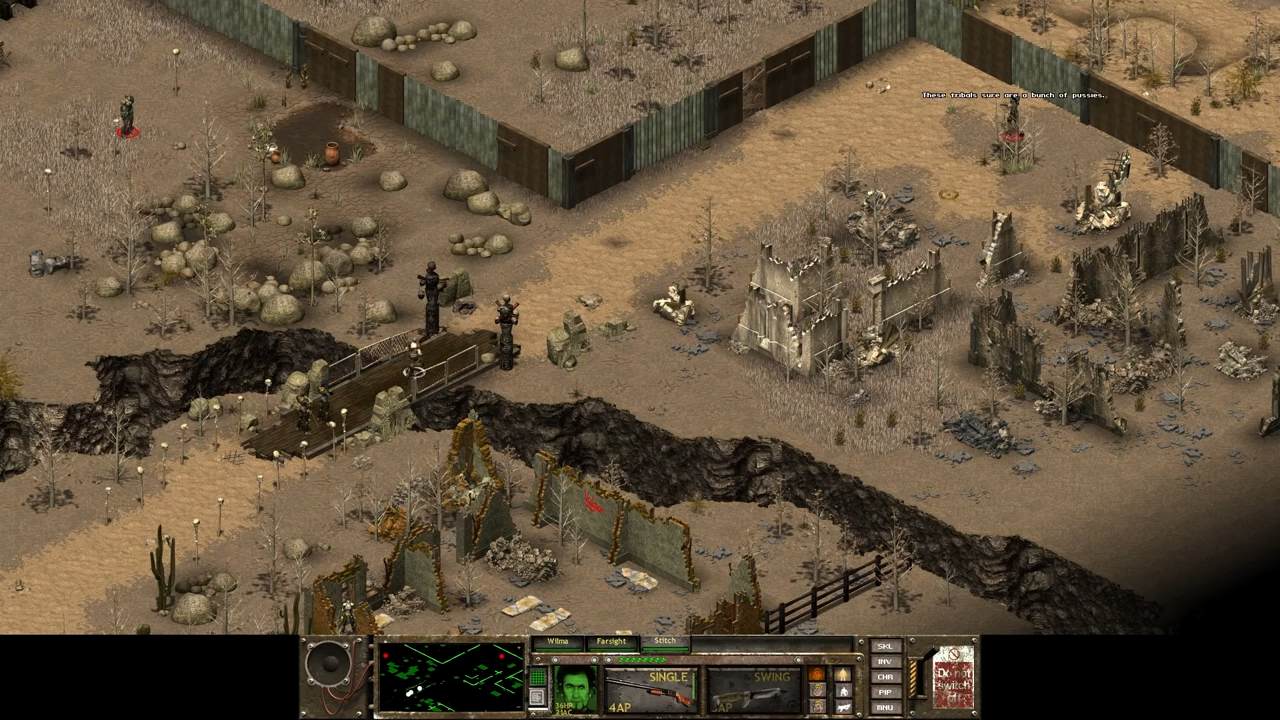This screenshot has width=1280, height=720.
Task: Show the CHR character sheet
Action: tap(884, 677)
